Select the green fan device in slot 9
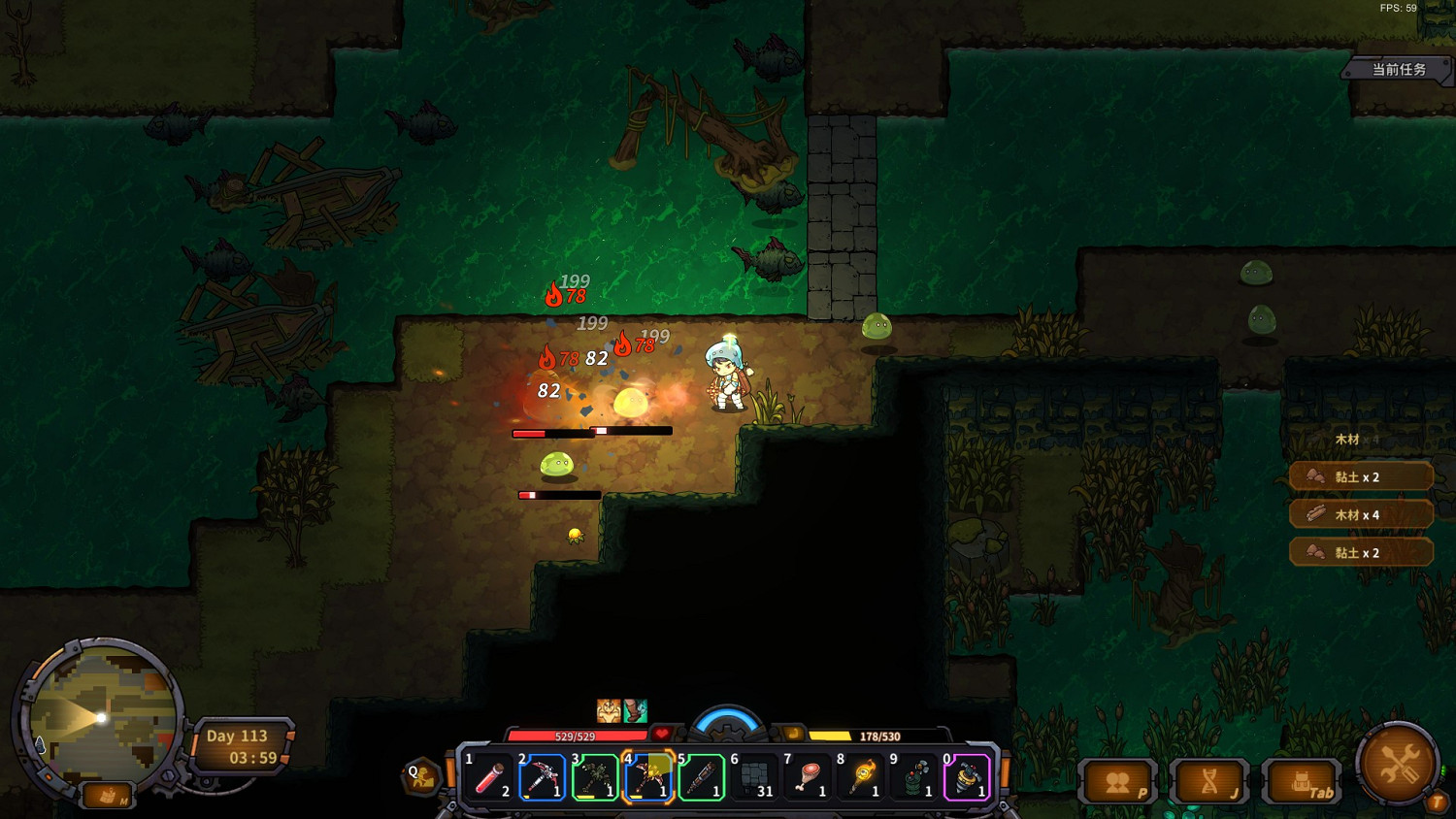The image size is (1456, 819). tap(914, 778)
